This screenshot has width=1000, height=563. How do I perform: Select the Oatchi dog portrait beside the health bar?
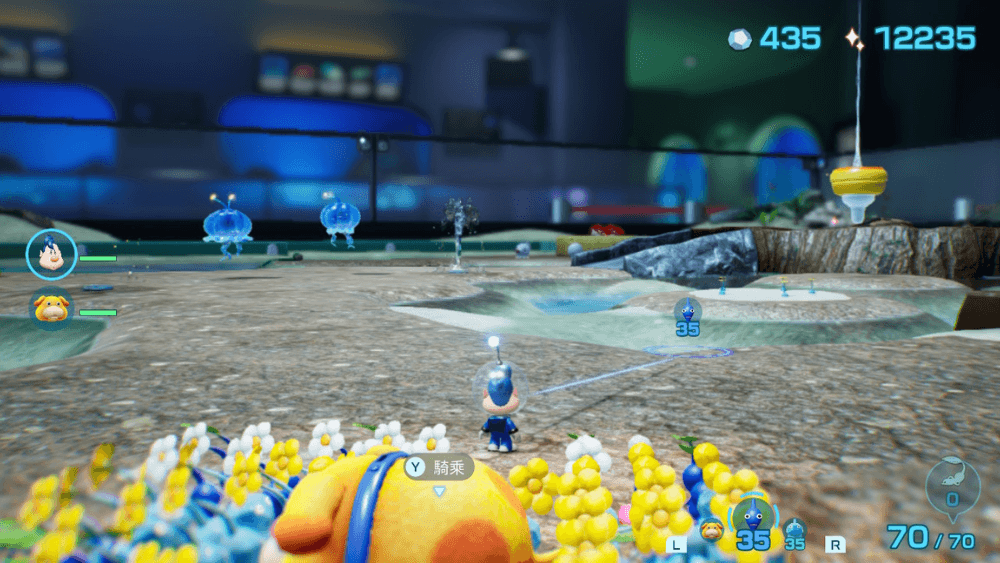pyautogui.click(x=50, y=308)
